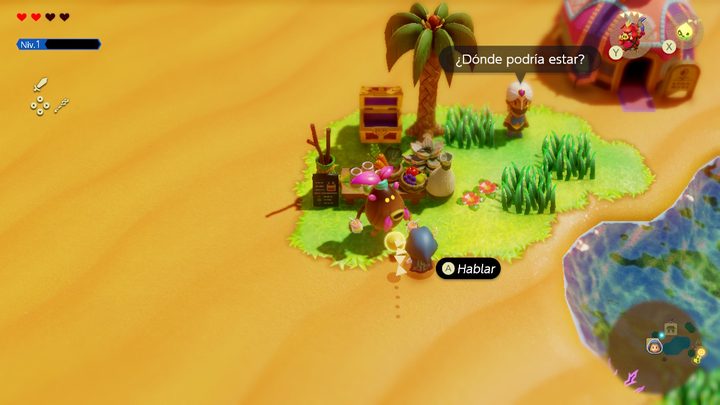720x405 pixels.
Task: Click the four-dot directional pad icon
Action: pyautogui.click(x=39, y=105)
